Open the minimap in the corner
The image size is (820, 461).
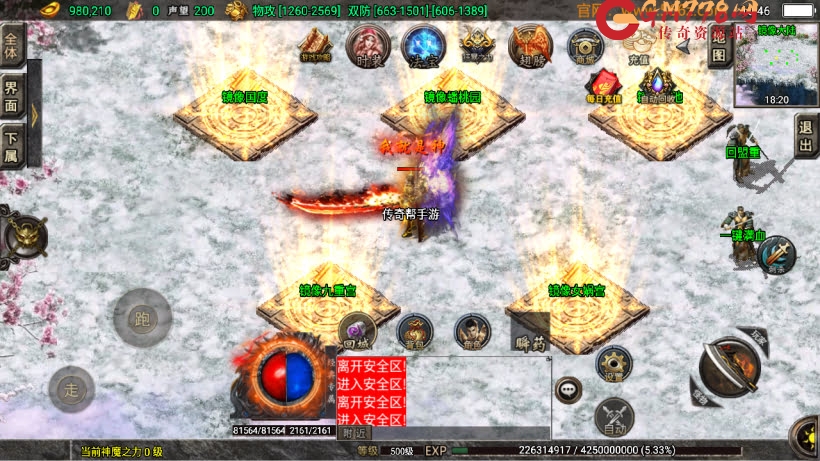[776, 64]
